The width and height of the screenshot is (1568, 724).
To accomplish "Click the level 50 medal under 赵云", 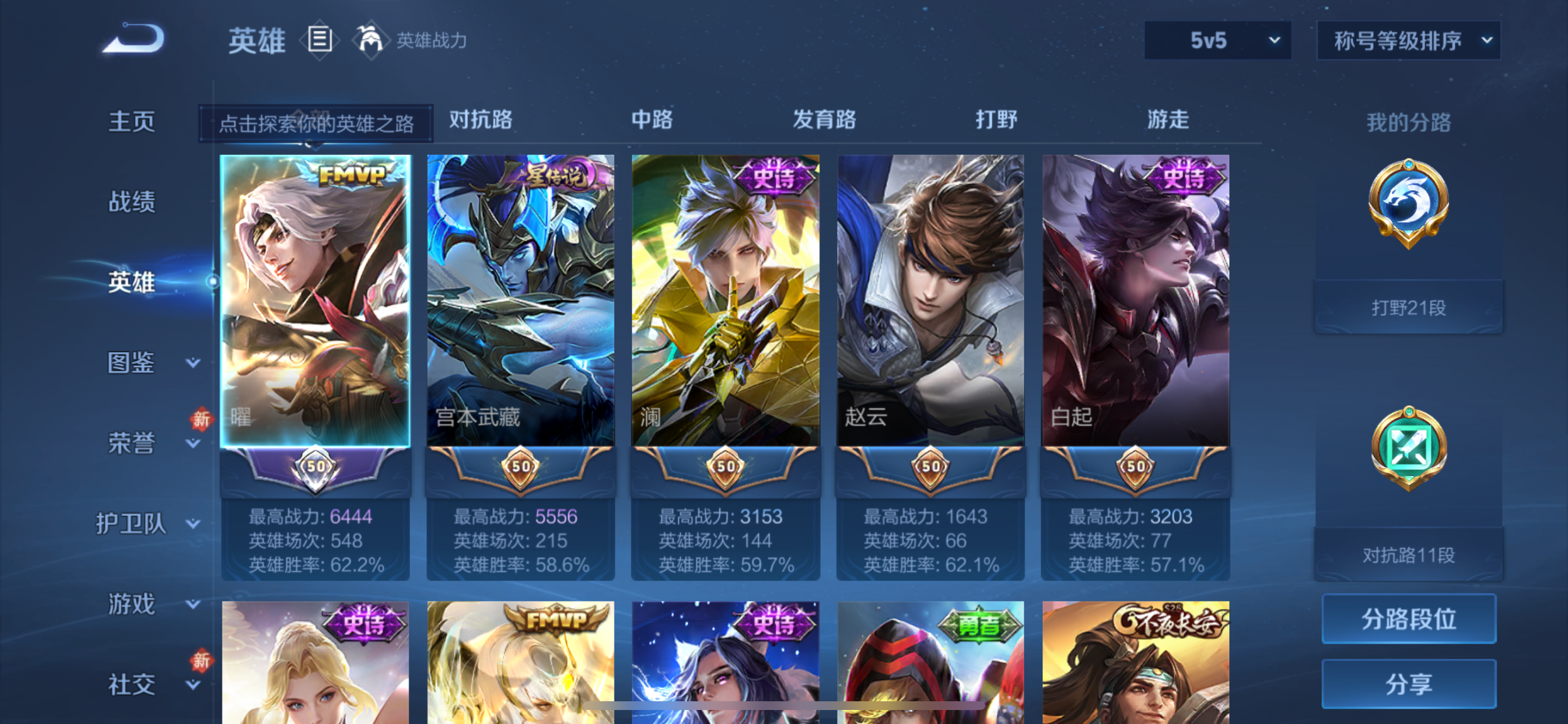I will 929,469.
